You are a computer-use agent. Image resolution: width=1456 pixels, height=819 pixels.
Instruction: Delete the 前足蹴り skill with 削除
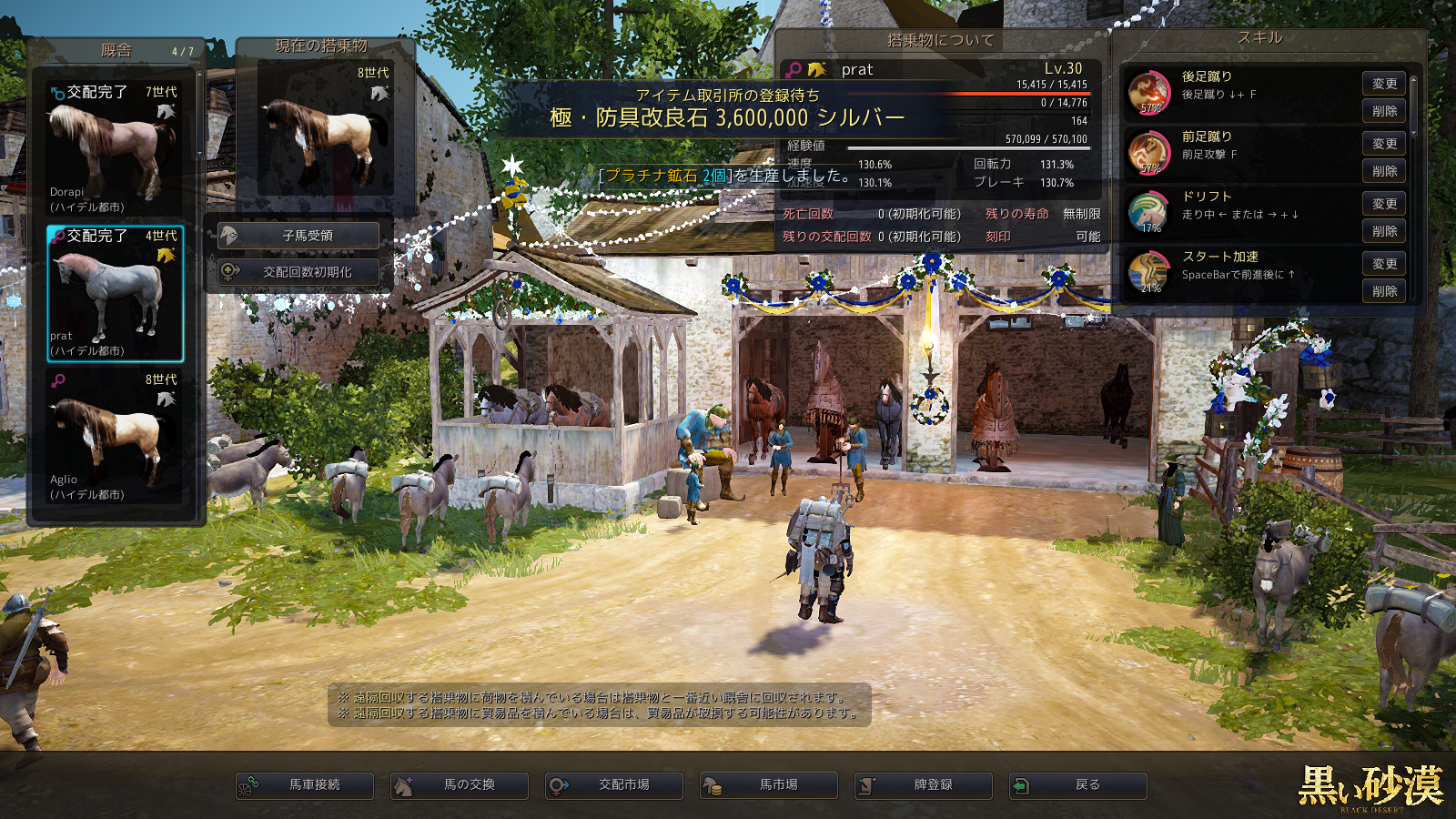[x=1384, y=171]
